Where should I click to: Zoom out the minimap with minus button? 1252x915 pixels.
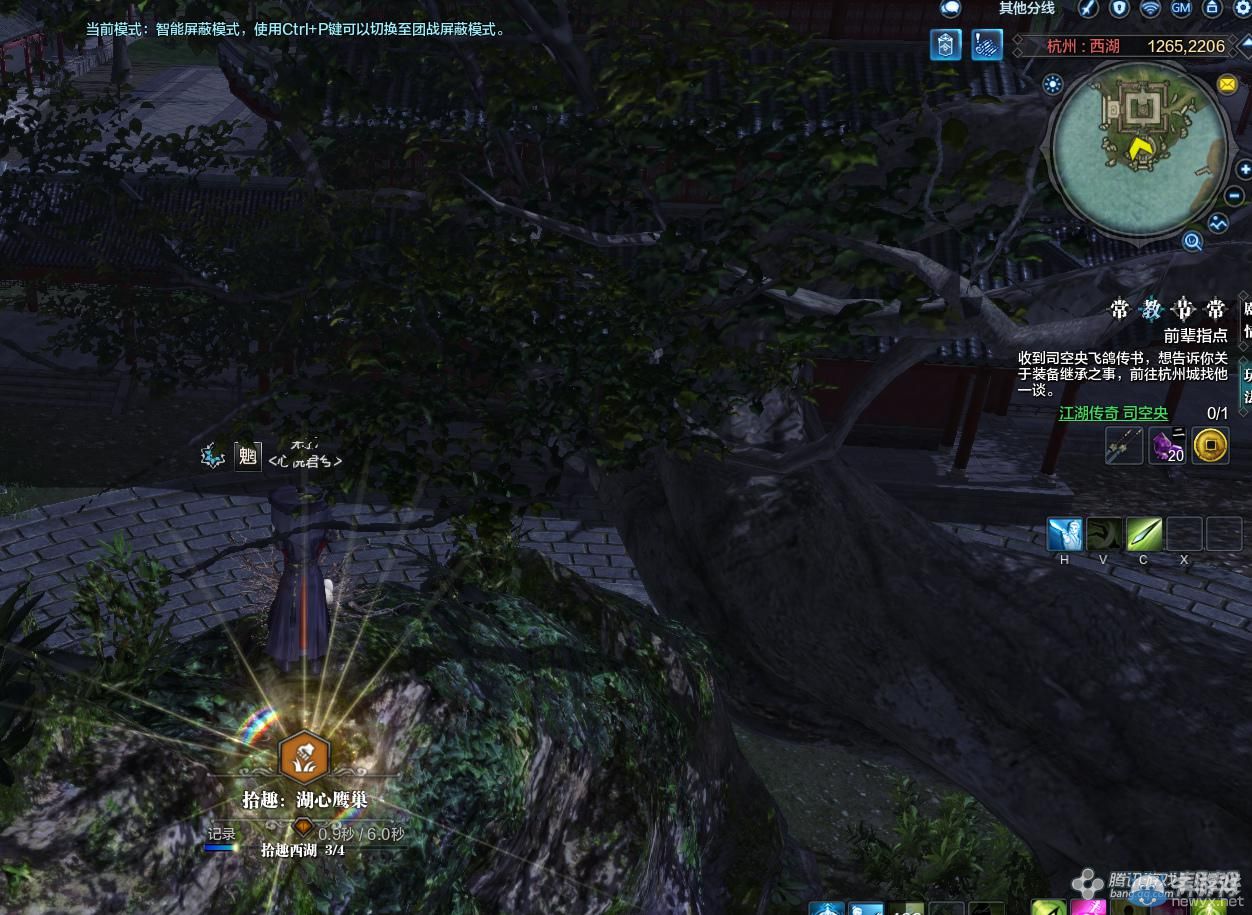(1235, 196)
